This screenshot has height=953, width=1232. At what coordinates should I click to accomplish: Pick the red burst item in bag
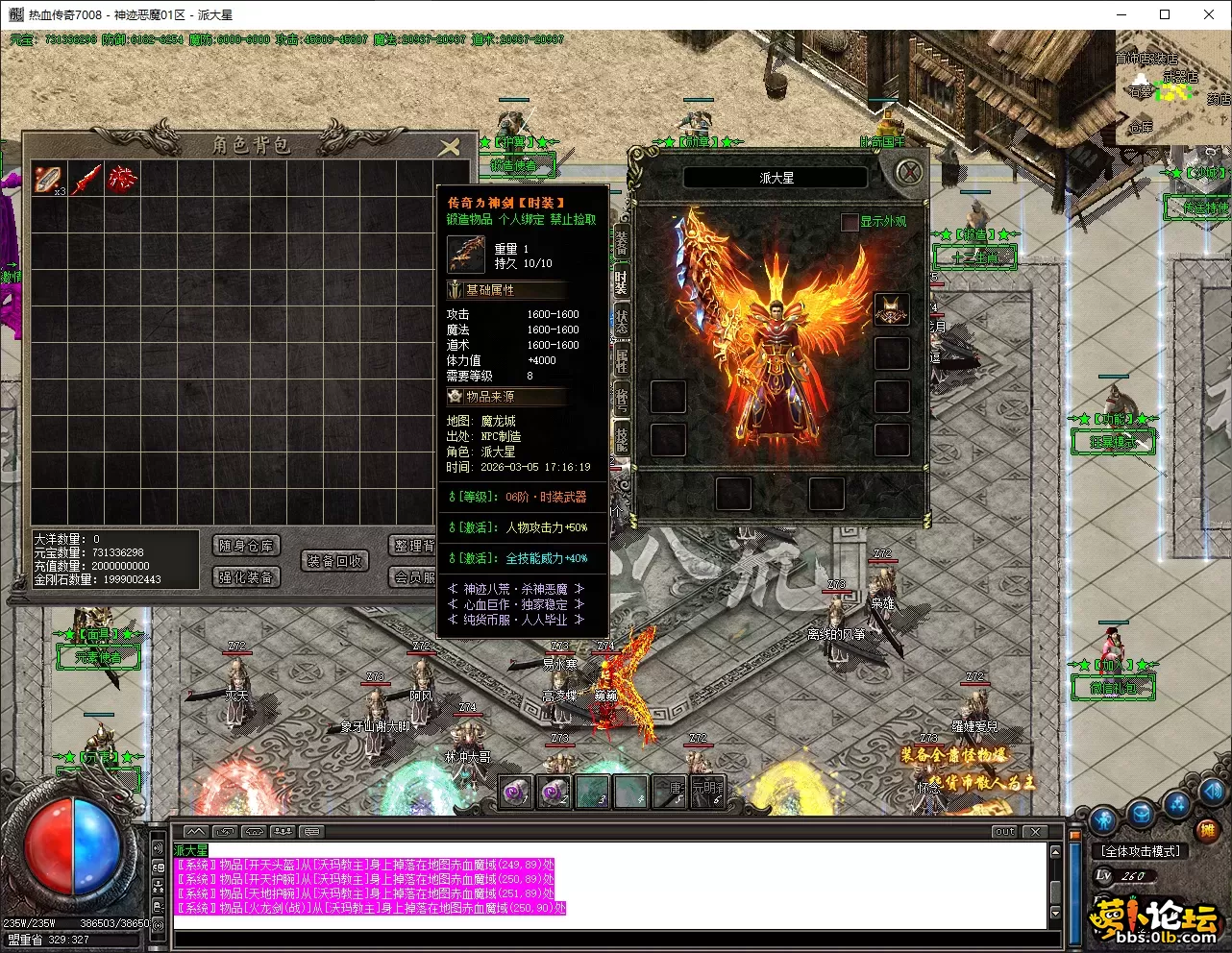coord(122,179)
